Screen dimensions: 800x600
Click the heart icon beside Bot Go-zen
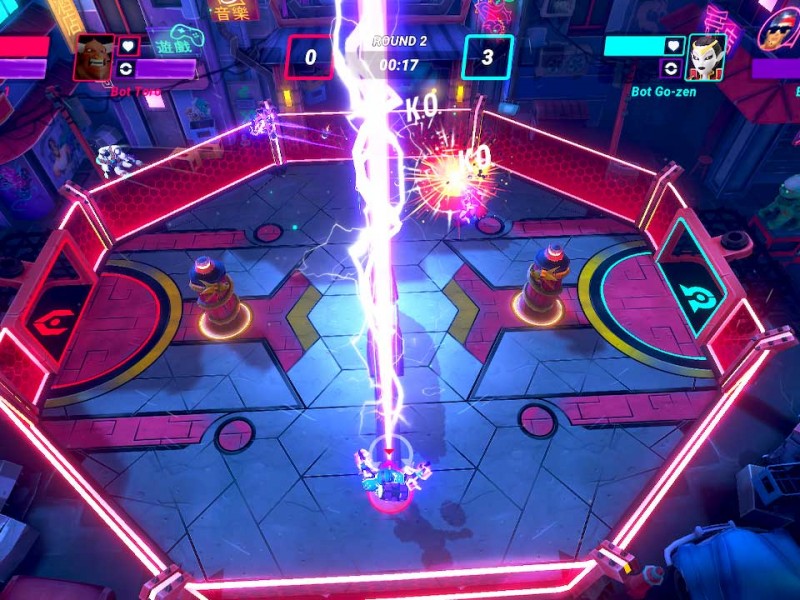pyautogui.click(x=674, y=46)
